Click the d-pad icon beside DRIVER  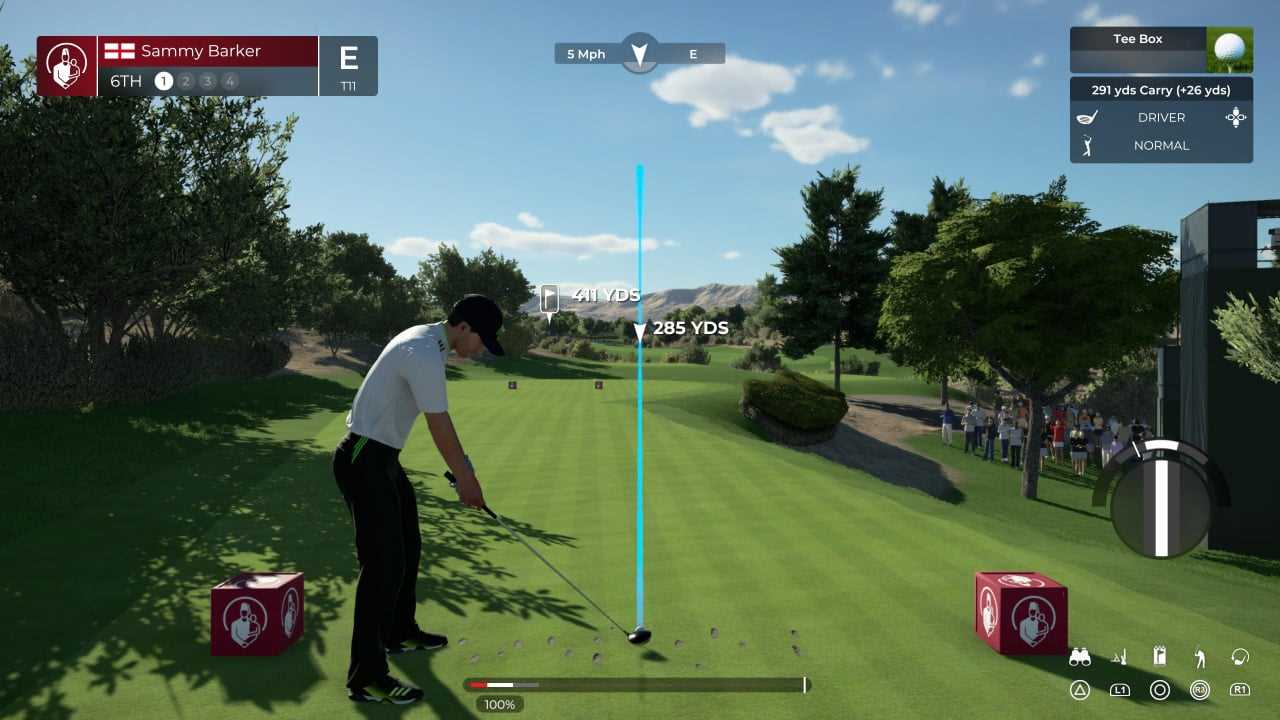pos(1236,117)
